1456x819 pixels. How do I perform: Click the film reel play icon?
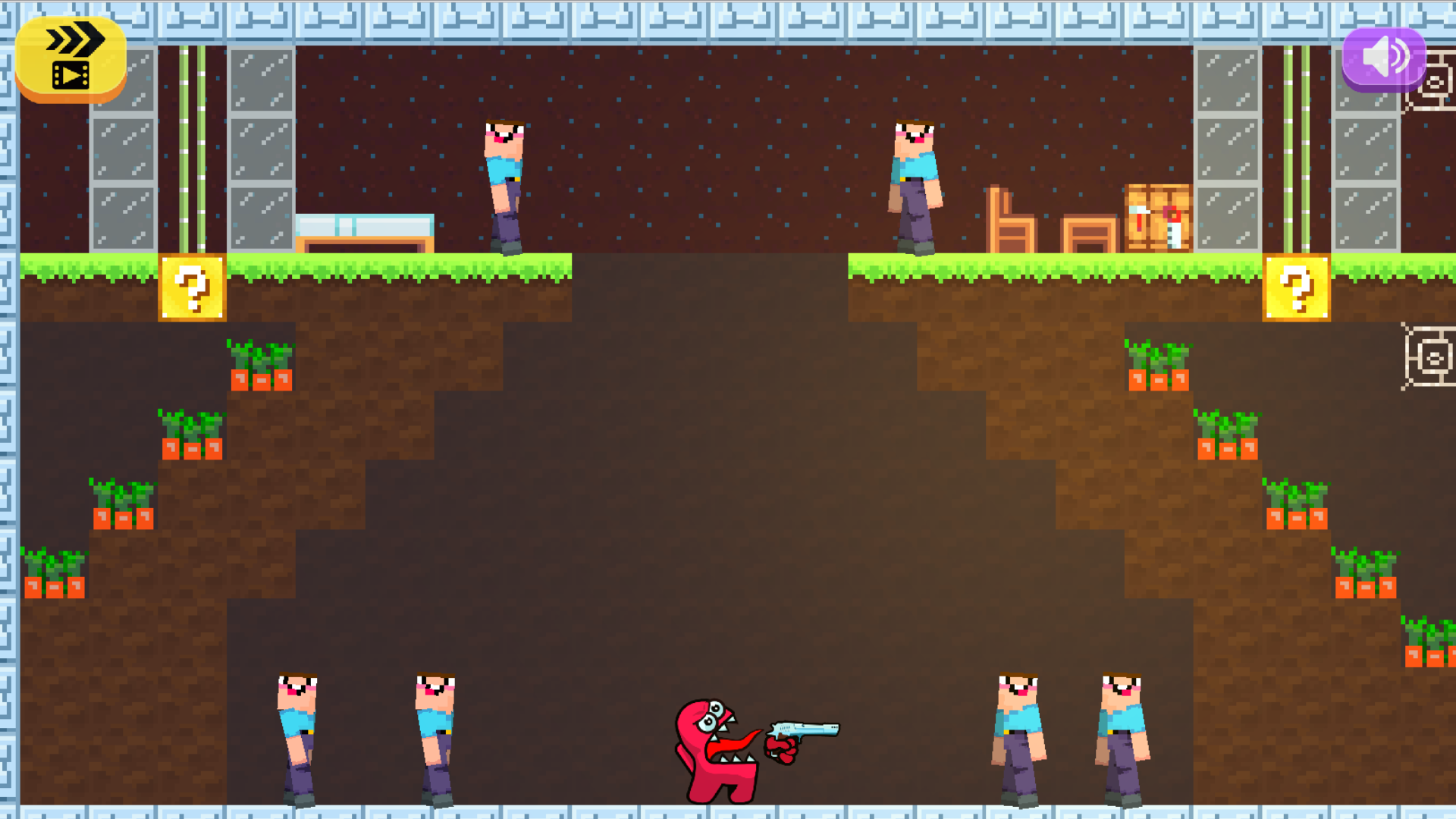[x=69, y=76]
